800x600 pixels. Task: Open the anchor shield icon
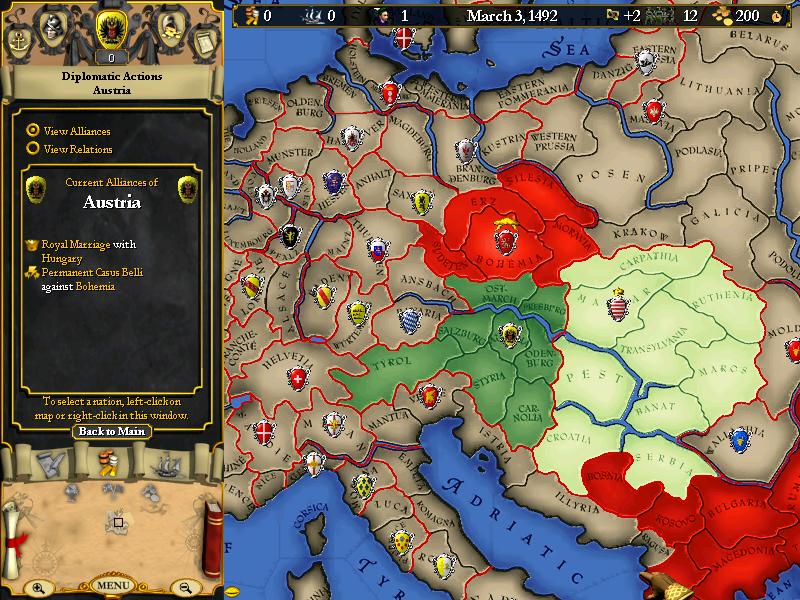click(x=21, y=40)
